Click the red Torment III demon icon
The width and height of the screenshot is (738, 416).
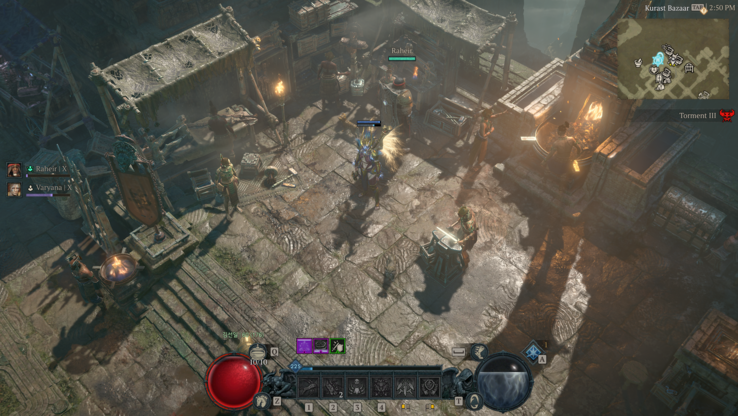(727, 116)
